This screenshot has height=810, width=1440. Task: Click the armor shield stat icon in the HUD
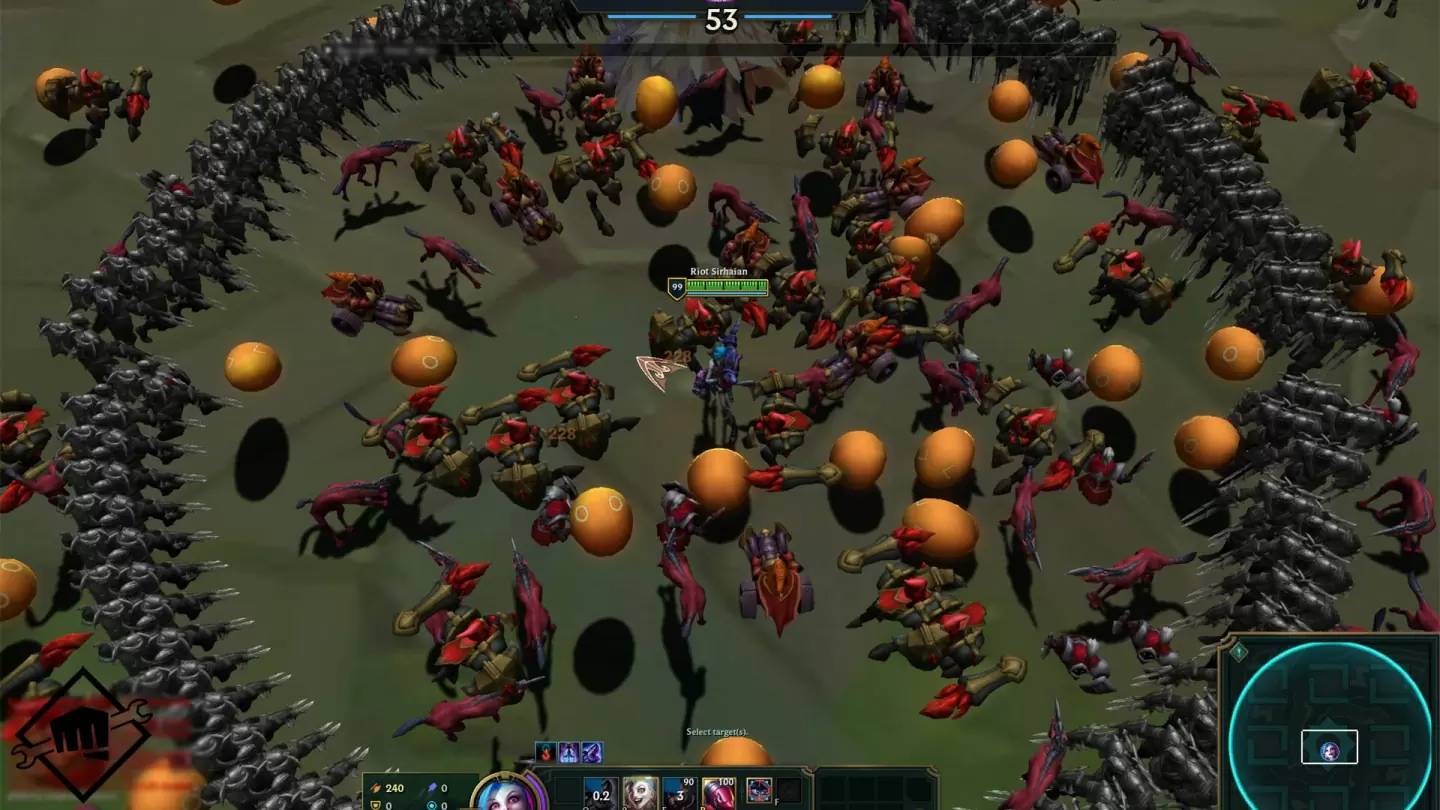pos(374,806)
